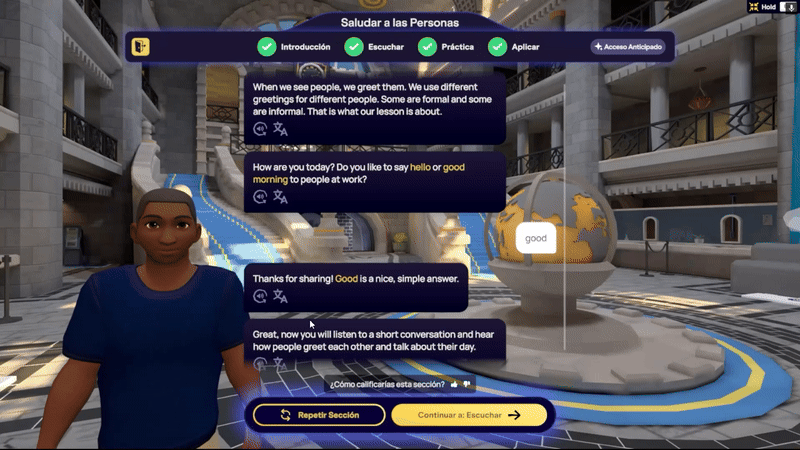This screenshot has width=800, height=450.
Task: Rate this section with thumbs up
Action: tap(454, 384)
